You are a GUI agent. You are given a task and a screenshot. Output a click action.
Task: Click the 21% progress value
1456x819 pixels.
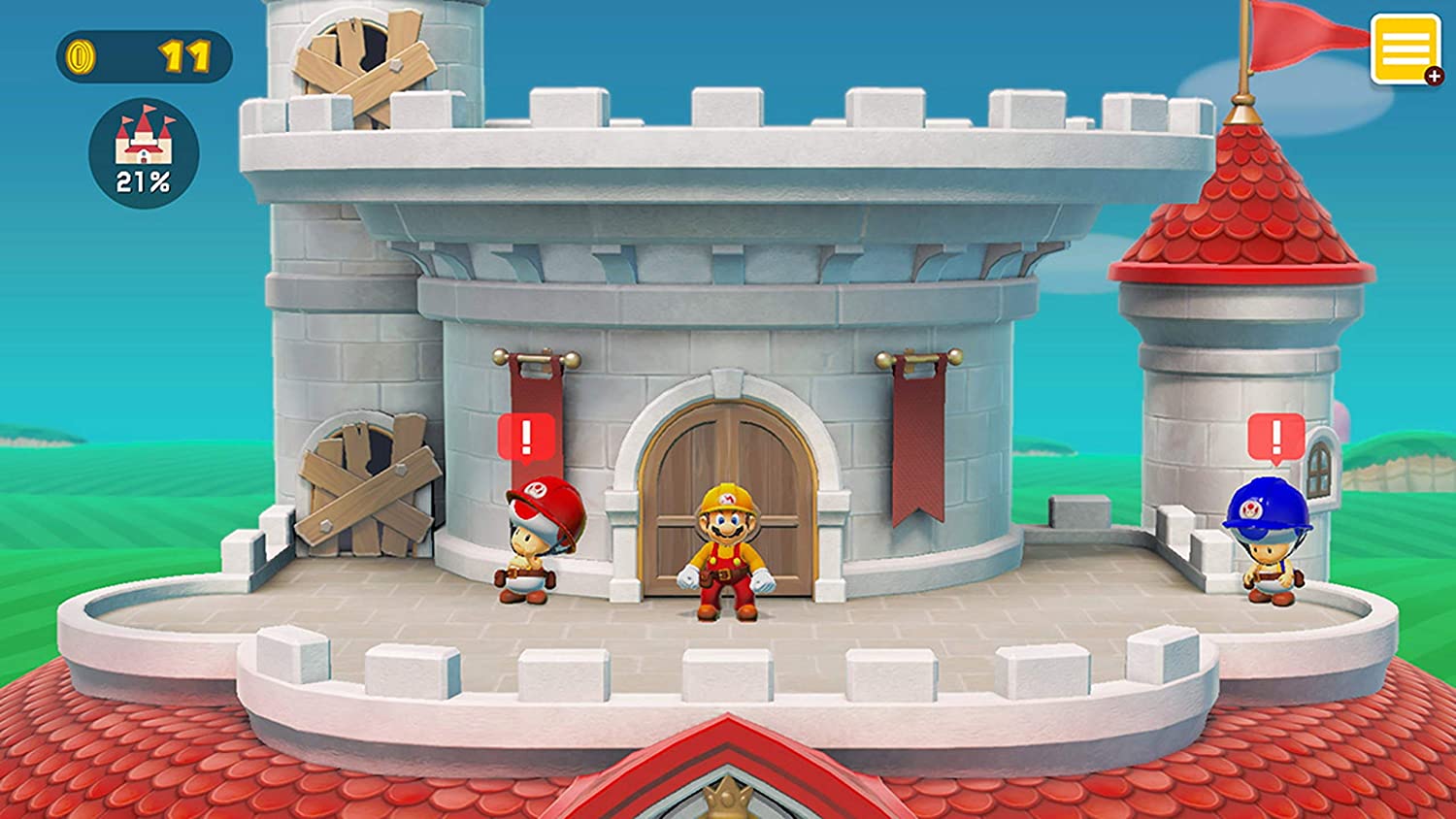(x=142, y=180)
